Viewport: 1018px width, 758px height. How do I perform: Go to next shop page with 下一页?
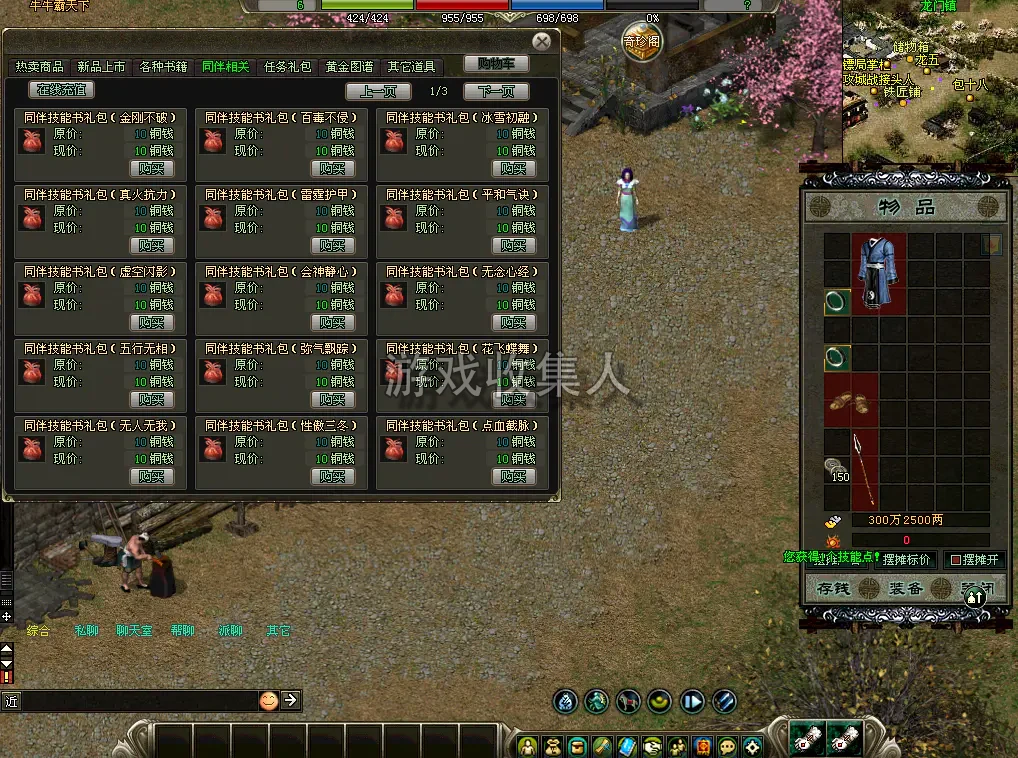[x=496, y=92]
